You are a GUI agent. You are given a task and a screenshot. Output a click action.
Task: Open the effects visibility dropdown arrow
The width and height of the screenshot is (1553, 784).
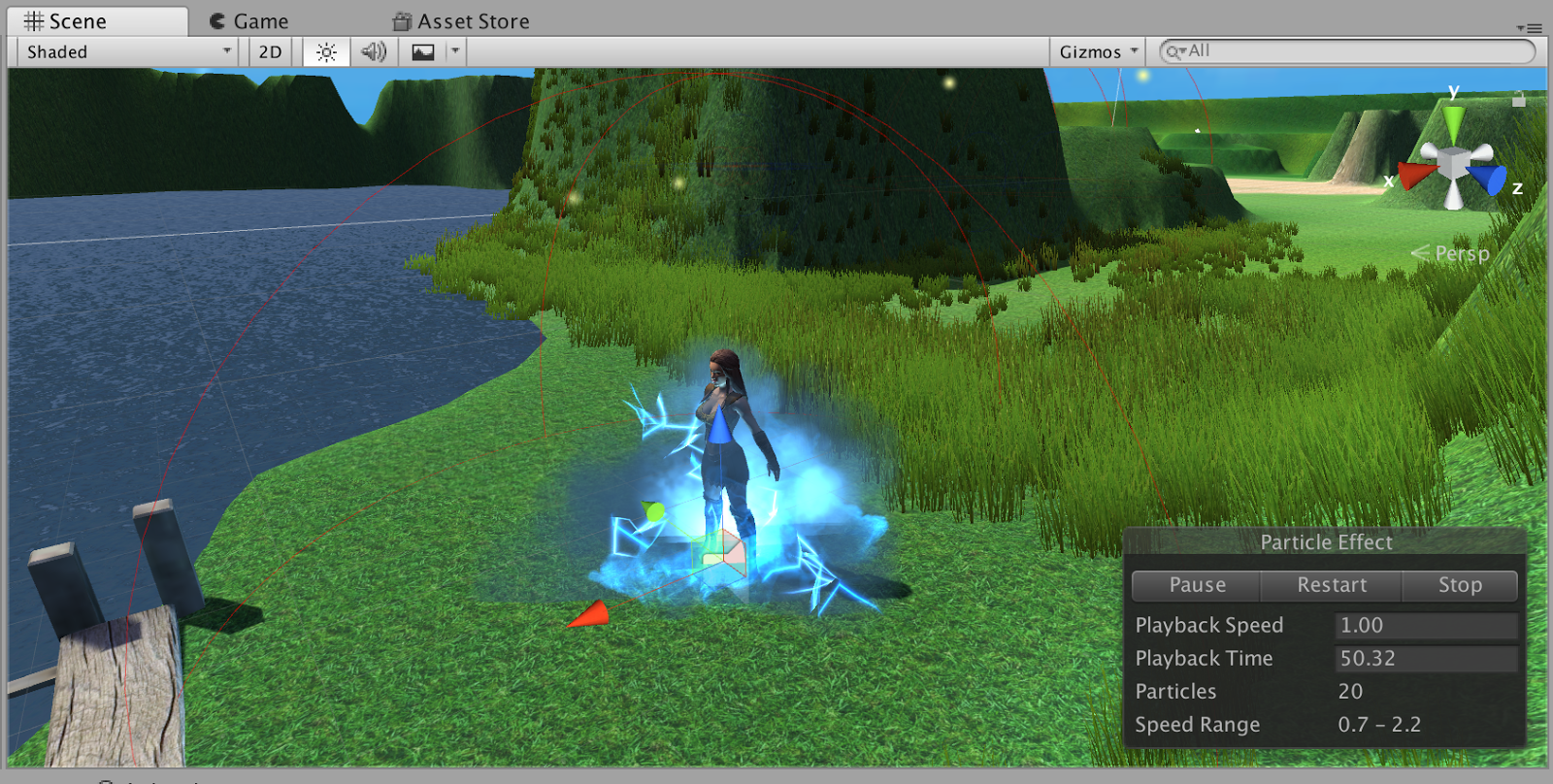point(455,51)
